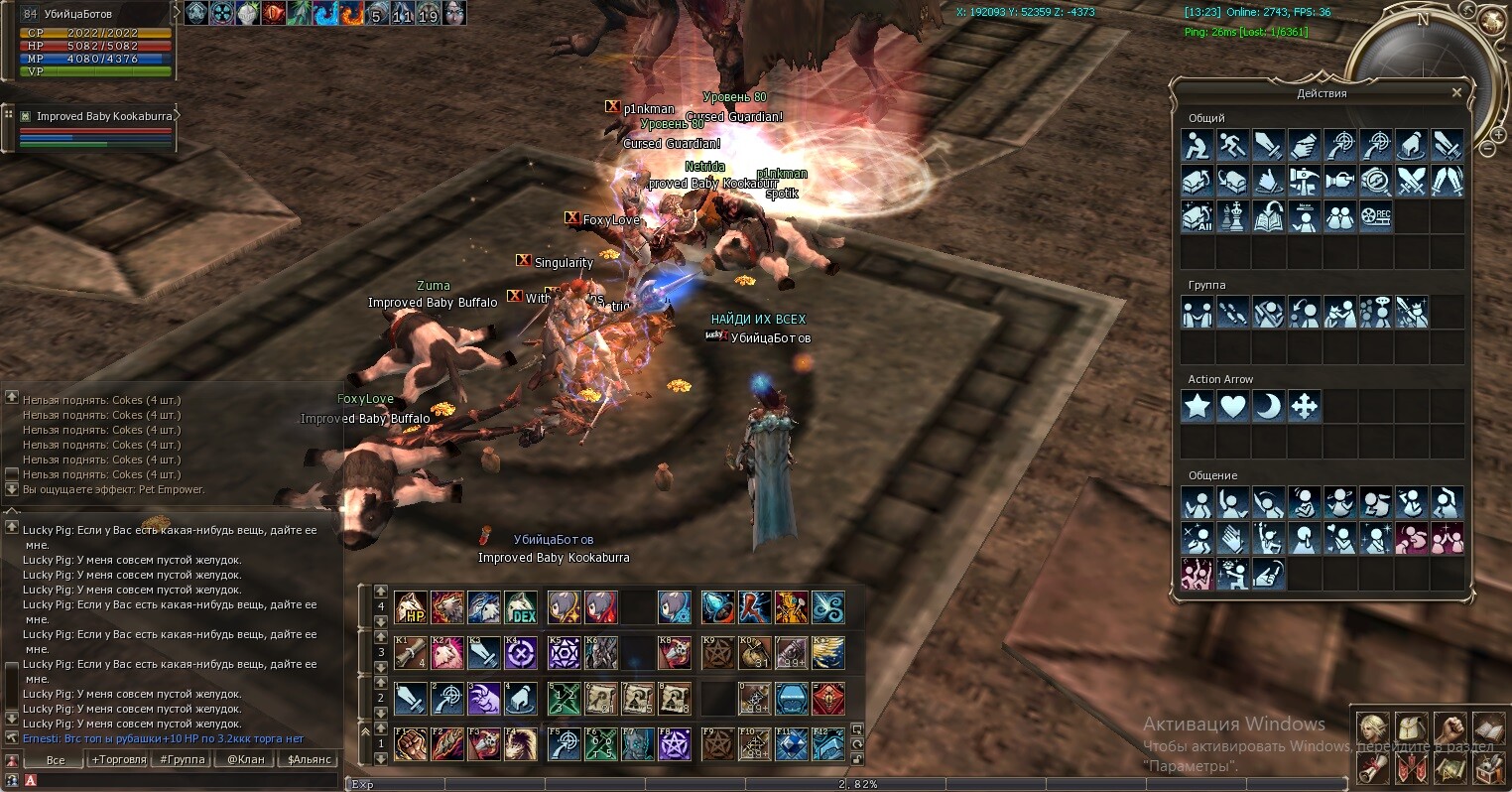
Task: Choose the heart Action Arrow marker
Action: pos(1232,406)
